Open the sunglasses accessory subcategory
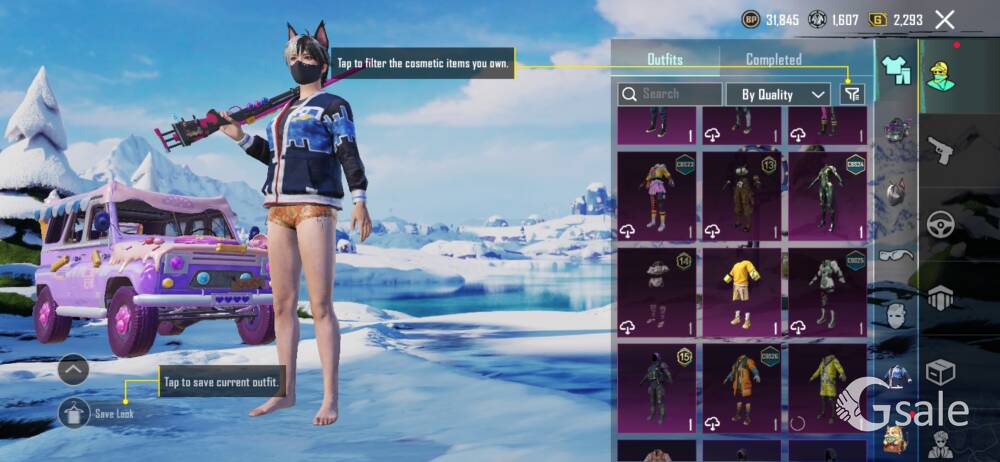This screenshot has width=1000, height=462. pos(896,254)
